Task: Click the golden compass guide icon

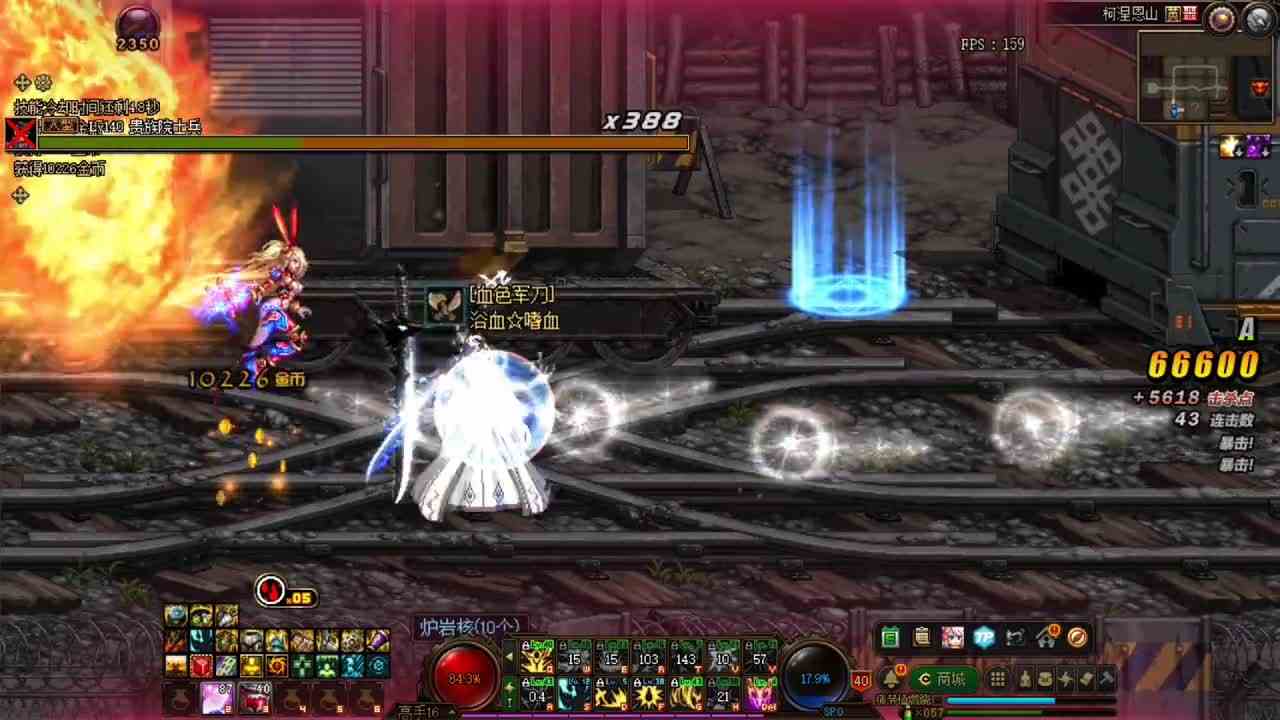Action: 1077,637
